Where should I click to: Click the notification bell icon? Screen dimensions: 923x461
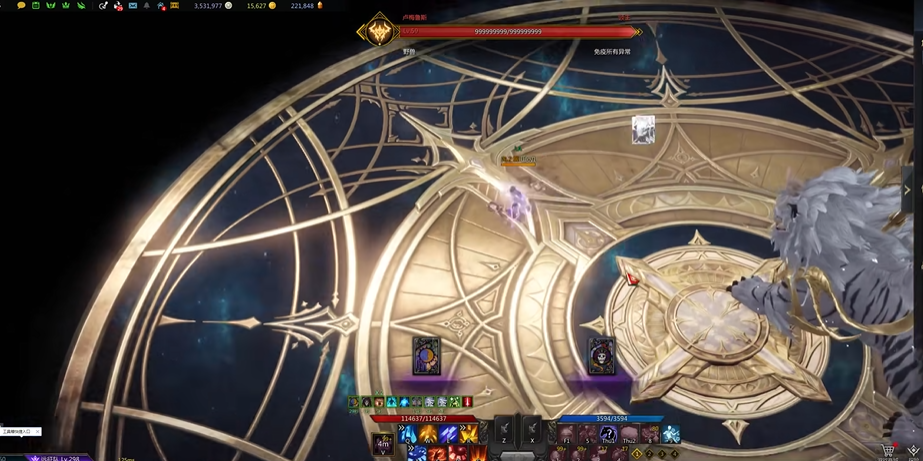(146, 6)
